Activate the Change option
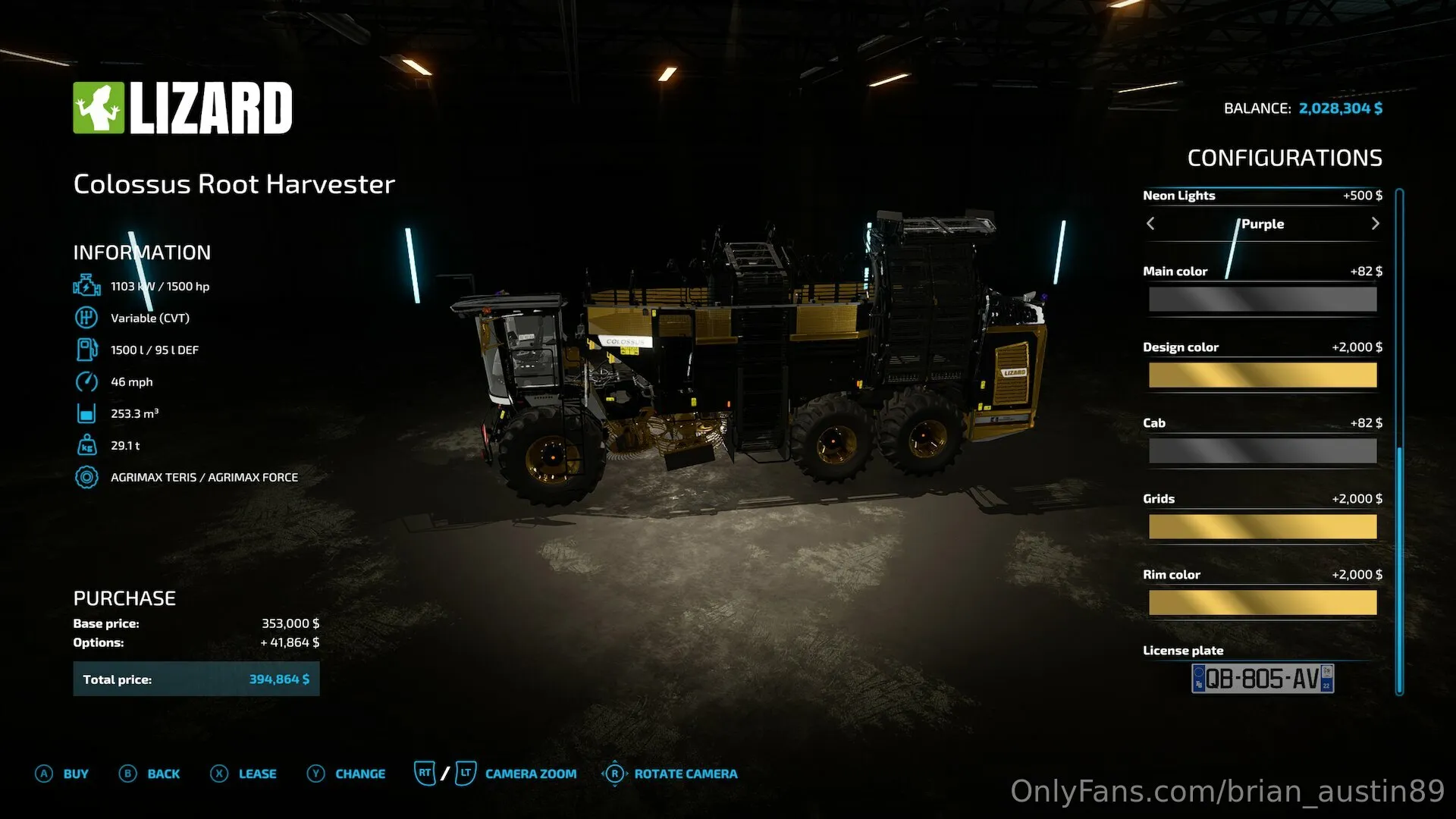1456x819 pixels. pos(347,773)
